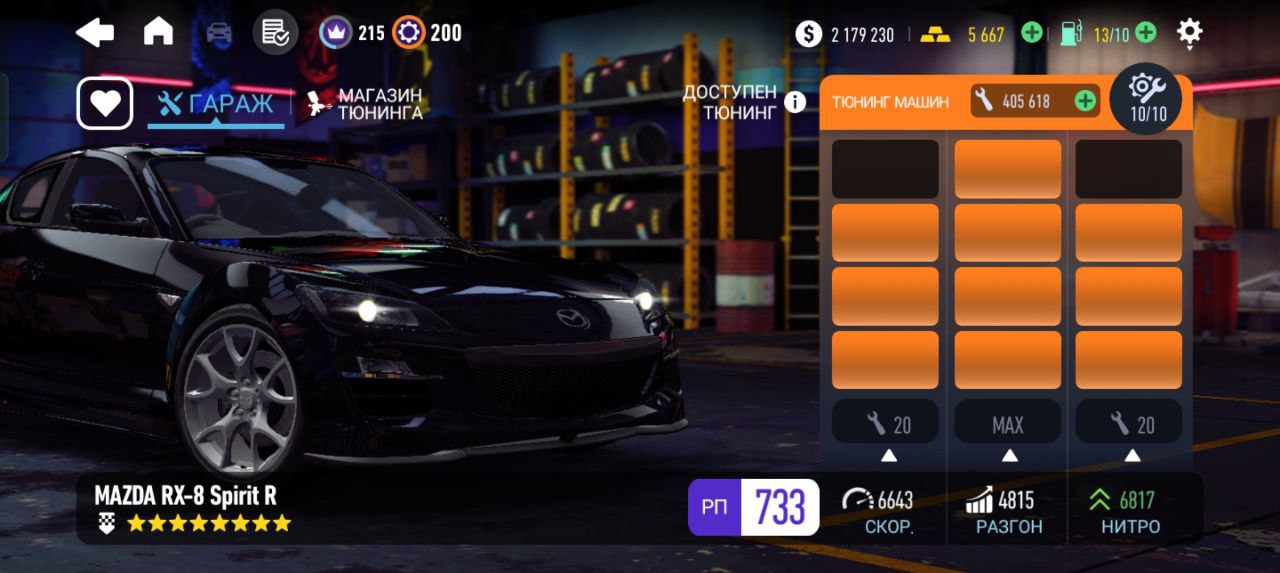View the РП 733 performance rating
Image resolution: width=1280 pixels, height=573 pixels.
tap(753, 507)
